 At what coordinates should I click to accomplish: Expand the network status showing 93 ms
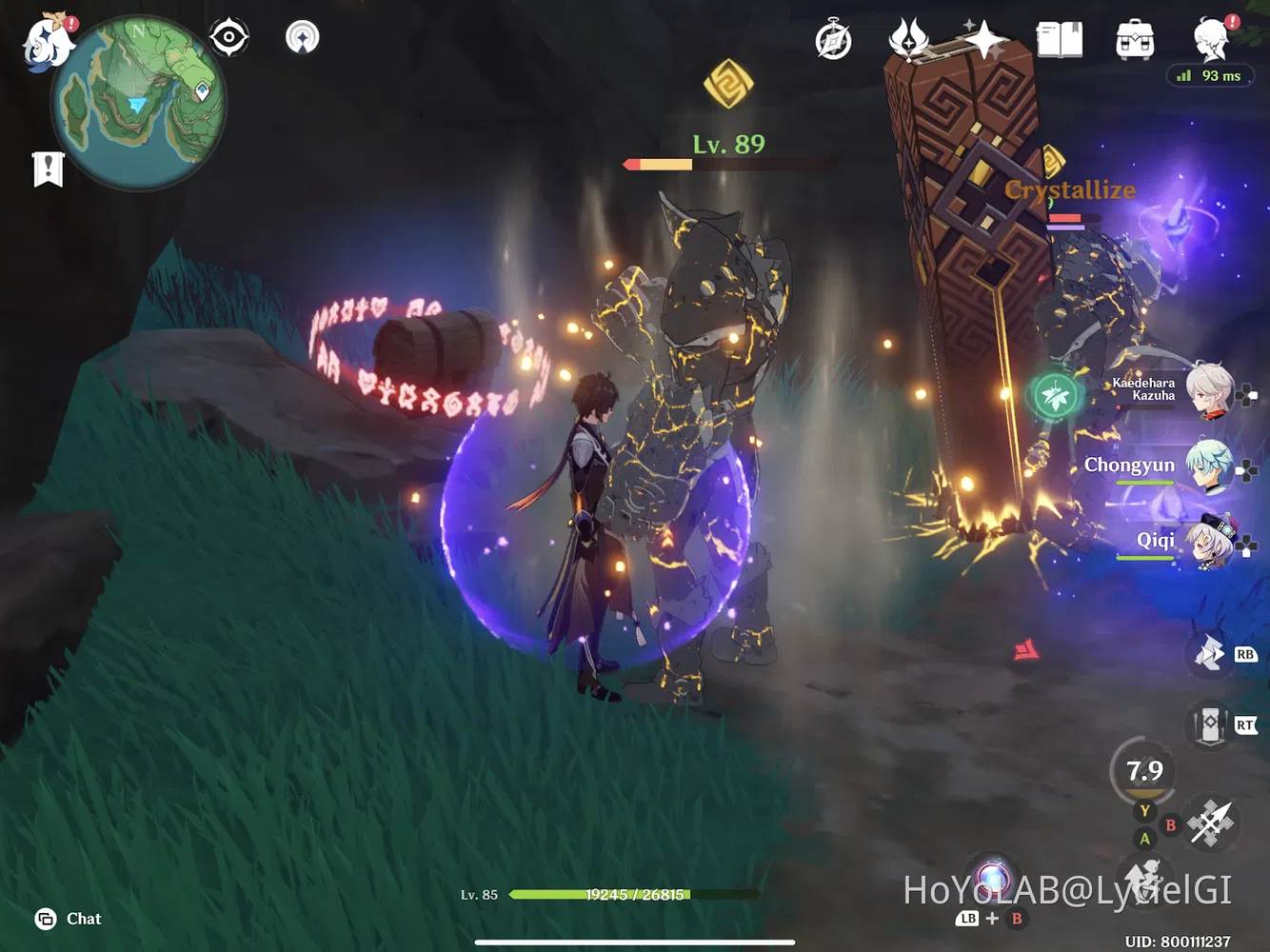(x=1210, y=75)
